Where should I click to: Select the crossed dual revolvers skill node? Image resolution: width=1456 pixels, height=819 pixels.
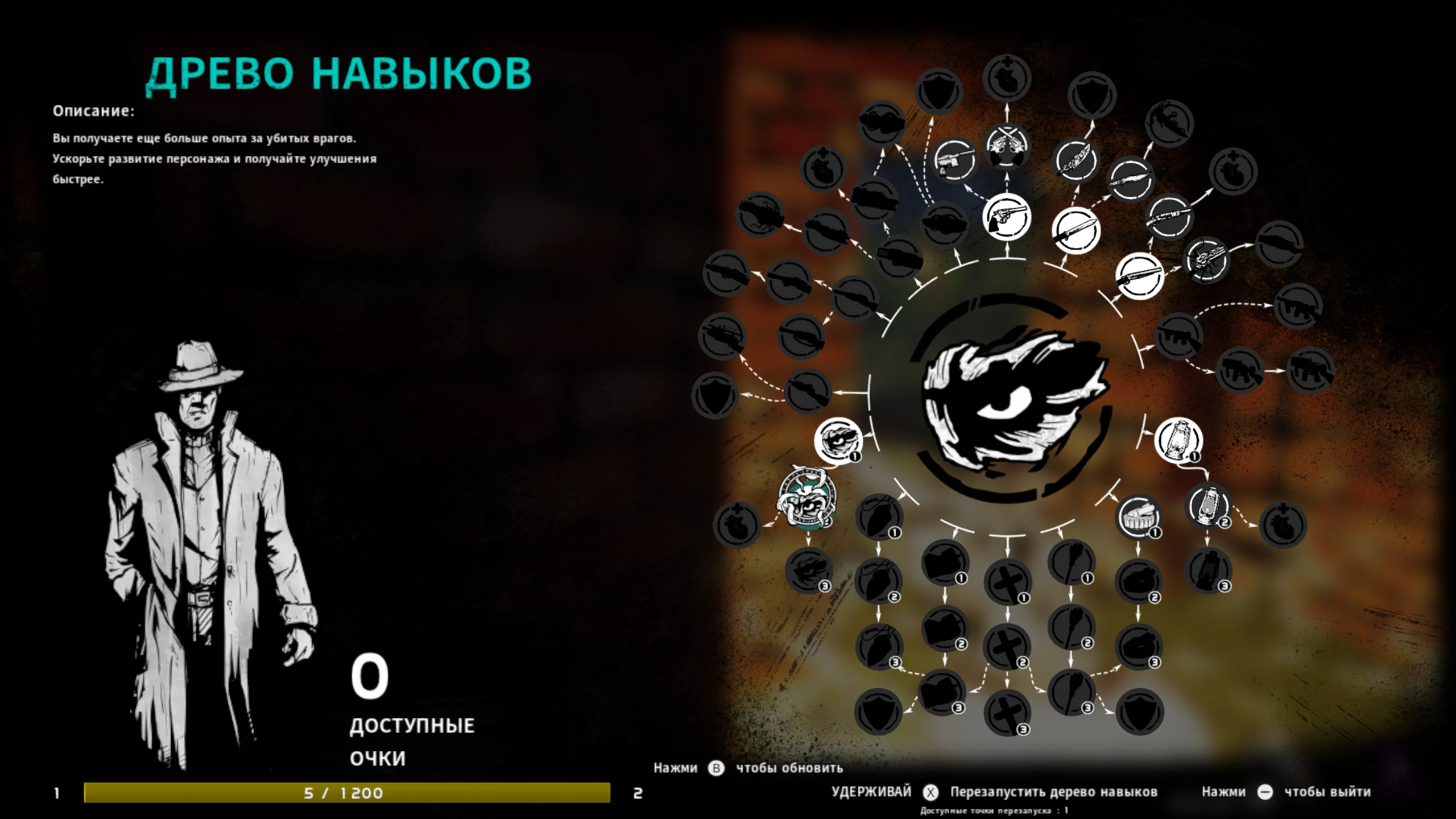click(1007, 145)
